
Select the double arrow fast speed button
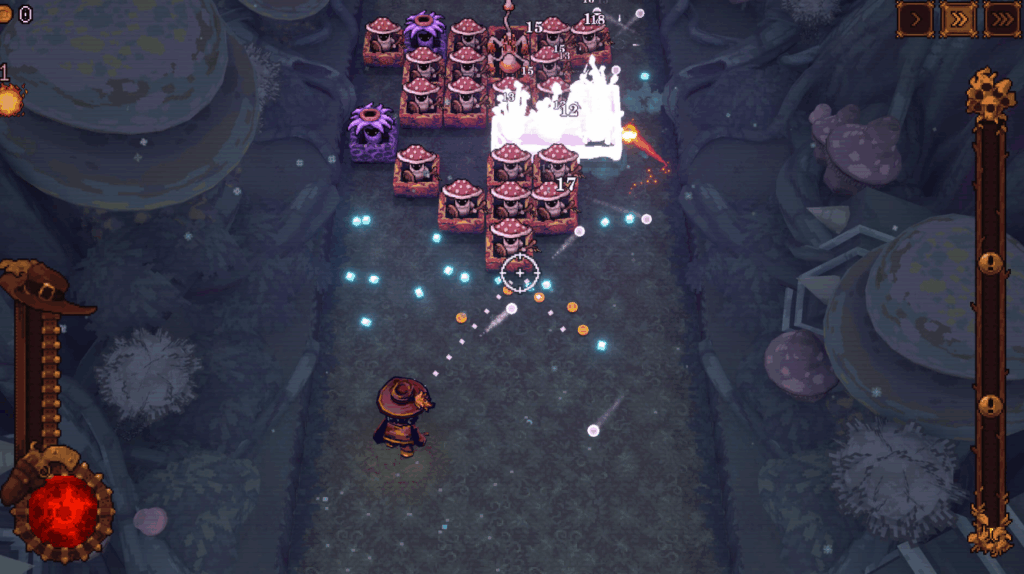coord(959,19)
